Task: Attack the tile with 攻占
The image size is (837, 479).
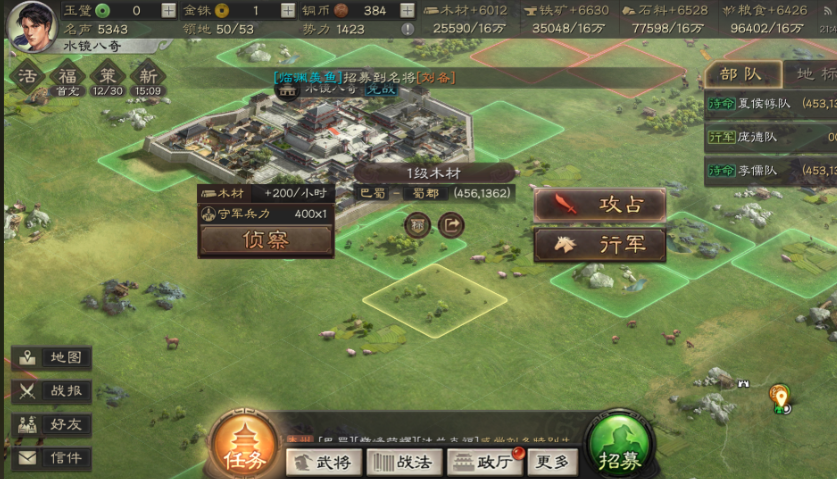Action: point(599,206)
